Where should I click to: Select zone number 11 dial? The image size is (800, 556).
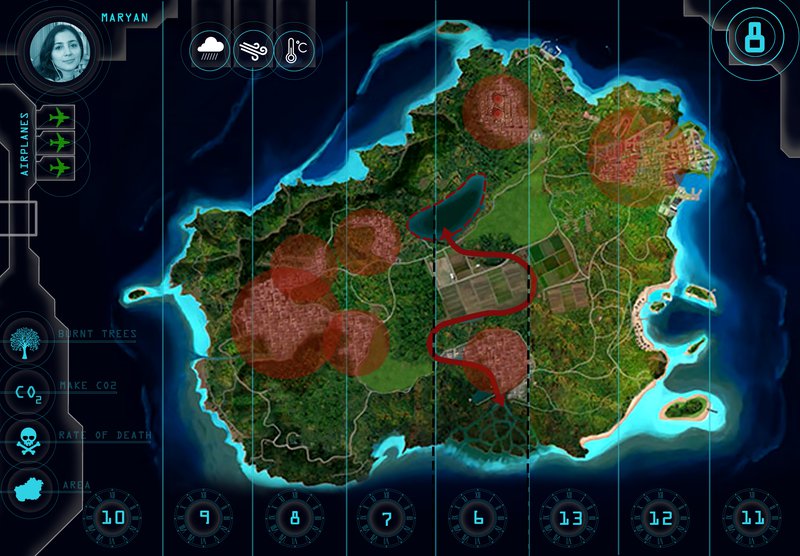[752, 518]
